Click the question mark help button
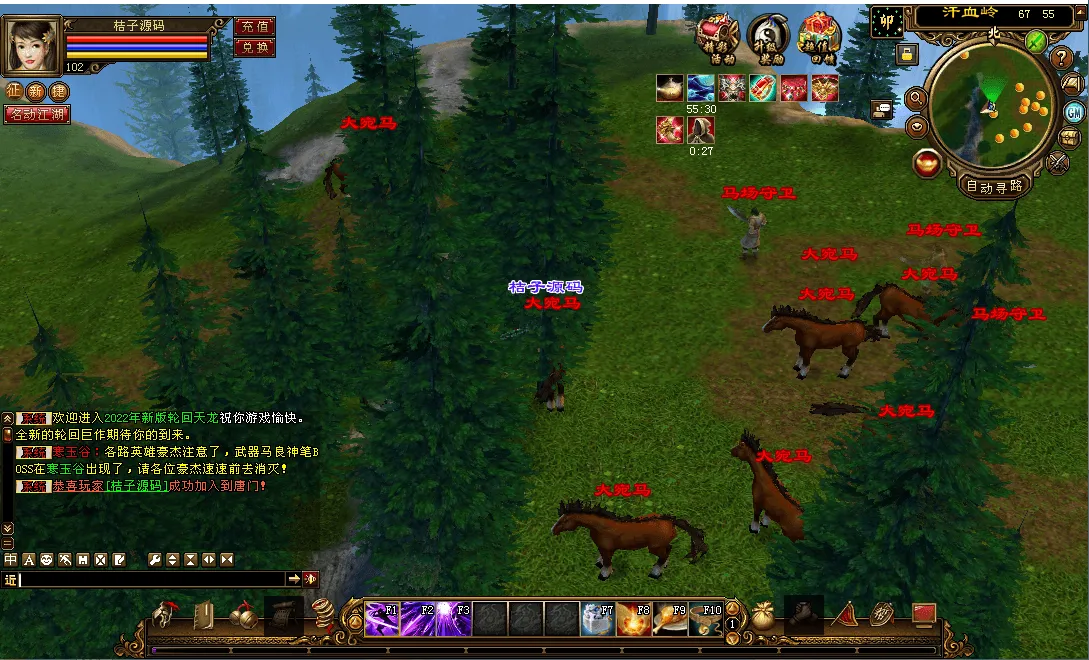The width and height of the screenshot is (1089, 660). 1062,58
